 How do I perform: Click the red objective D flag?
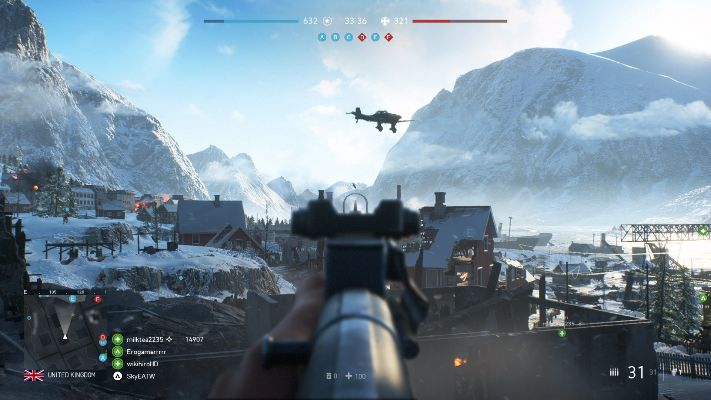[362, 37]
